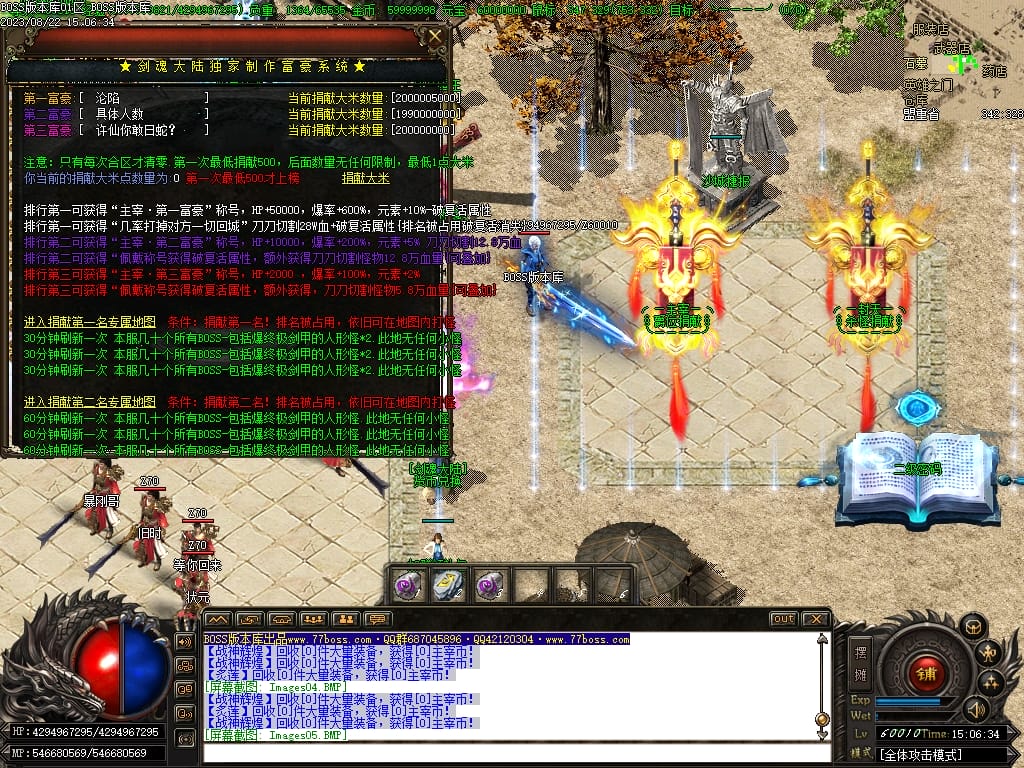1024x768 pixels.
Task: Toggle the sound speaker icon
Action: pyautogui.click(x=974, y=710)
